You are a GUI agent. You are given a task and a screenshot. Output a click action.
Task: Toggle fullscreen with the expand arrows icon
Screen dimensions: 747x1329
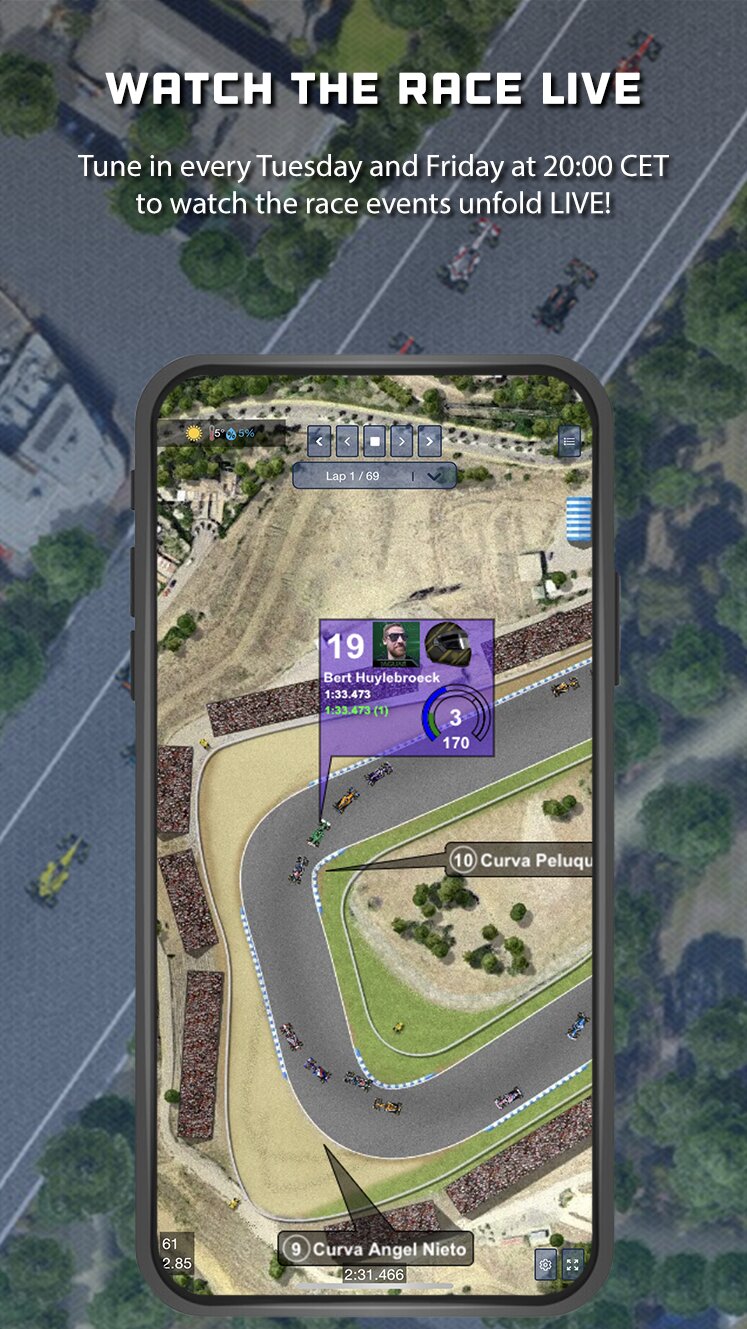[x=573, y=1265]
